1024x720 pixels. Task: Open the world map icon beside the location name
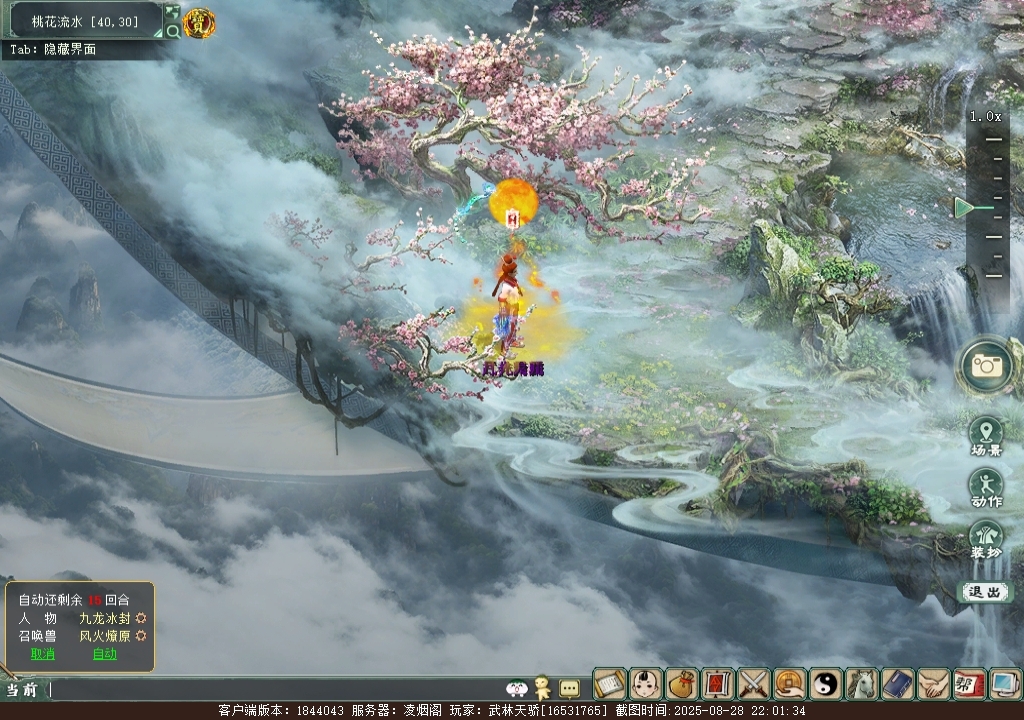pyautogui.click(x=172, y=12)
